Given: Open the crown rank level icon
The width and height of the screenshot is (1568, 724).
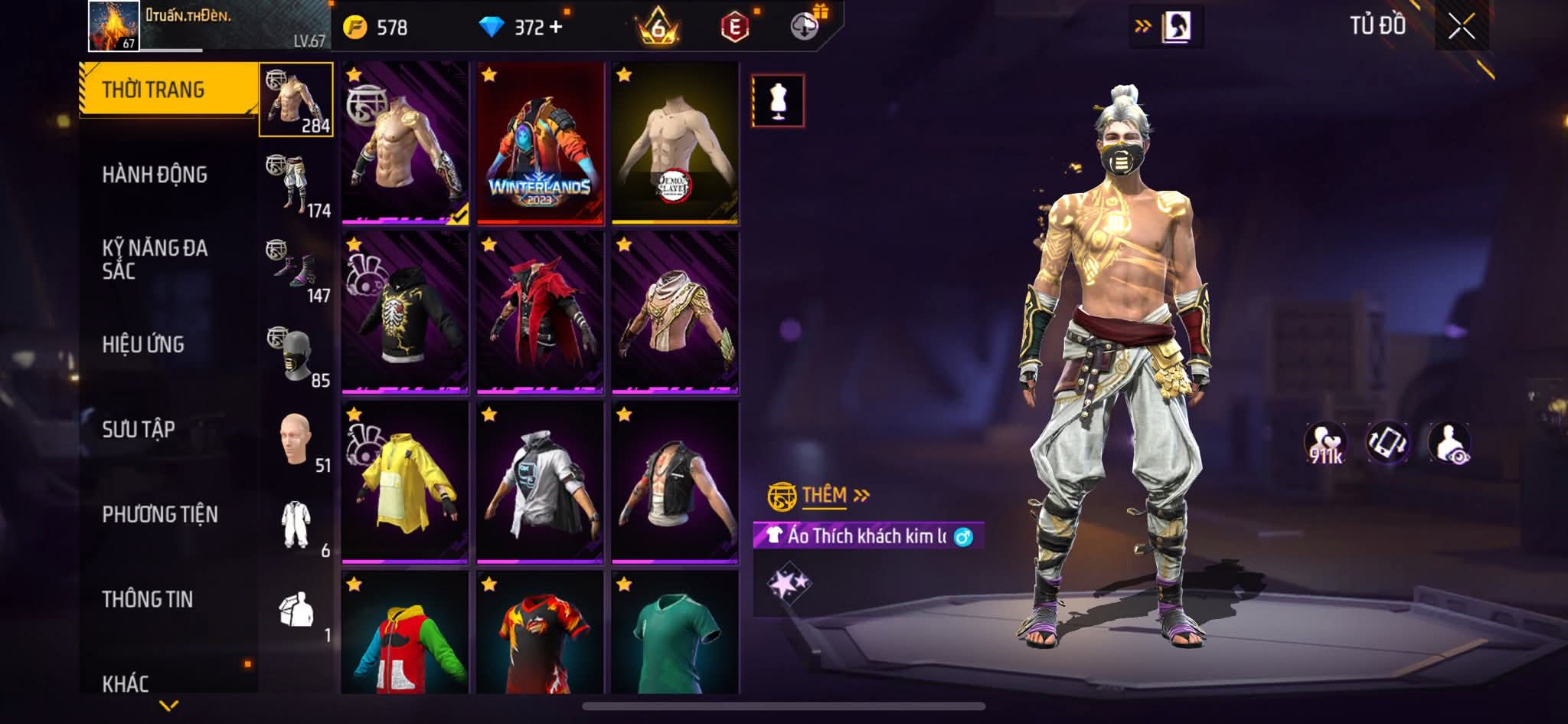Looking at the screenshot, I should (658, 28).
